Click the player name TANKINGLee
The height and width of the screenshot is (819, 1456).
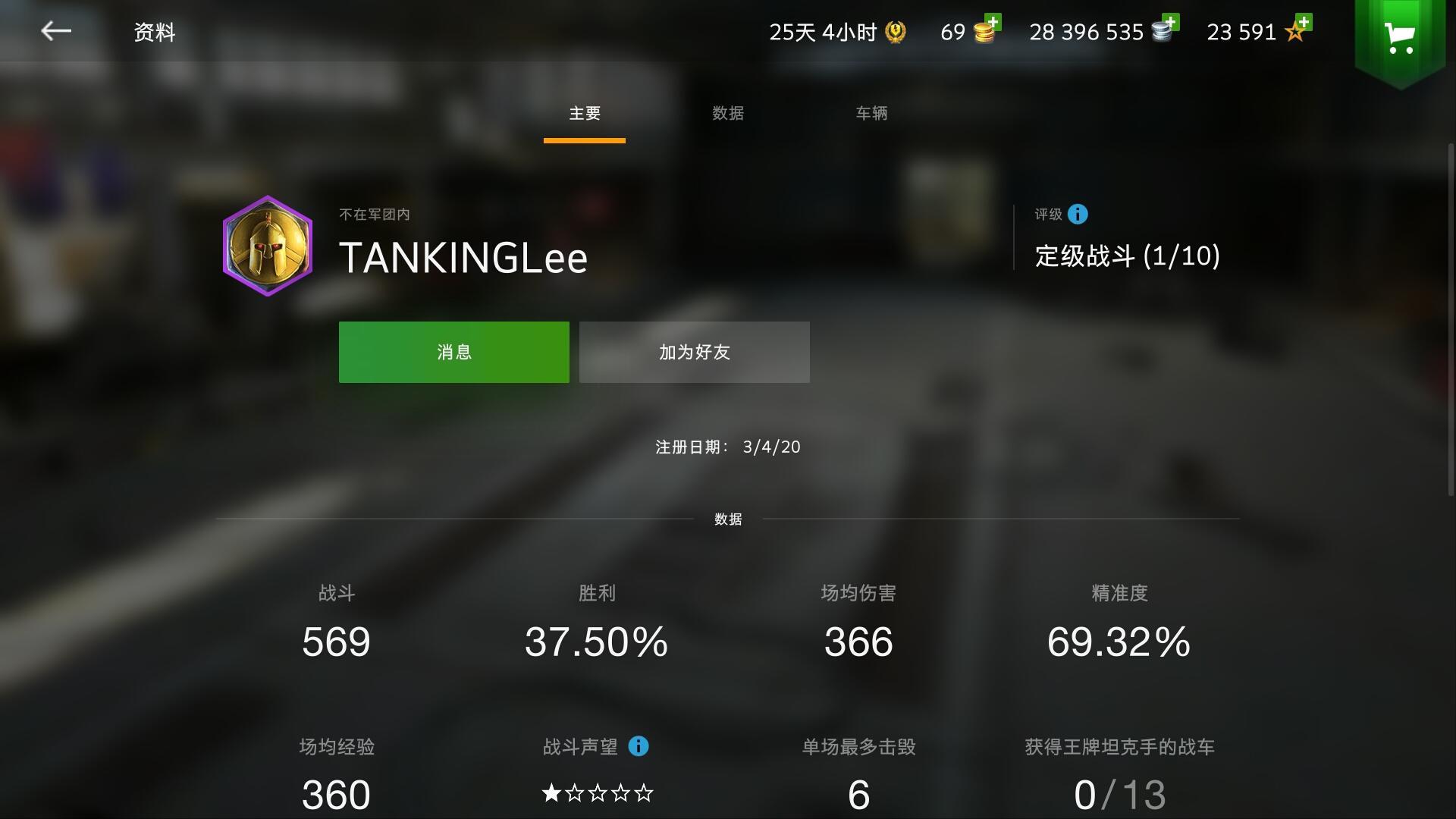click(x=463, y=258)
